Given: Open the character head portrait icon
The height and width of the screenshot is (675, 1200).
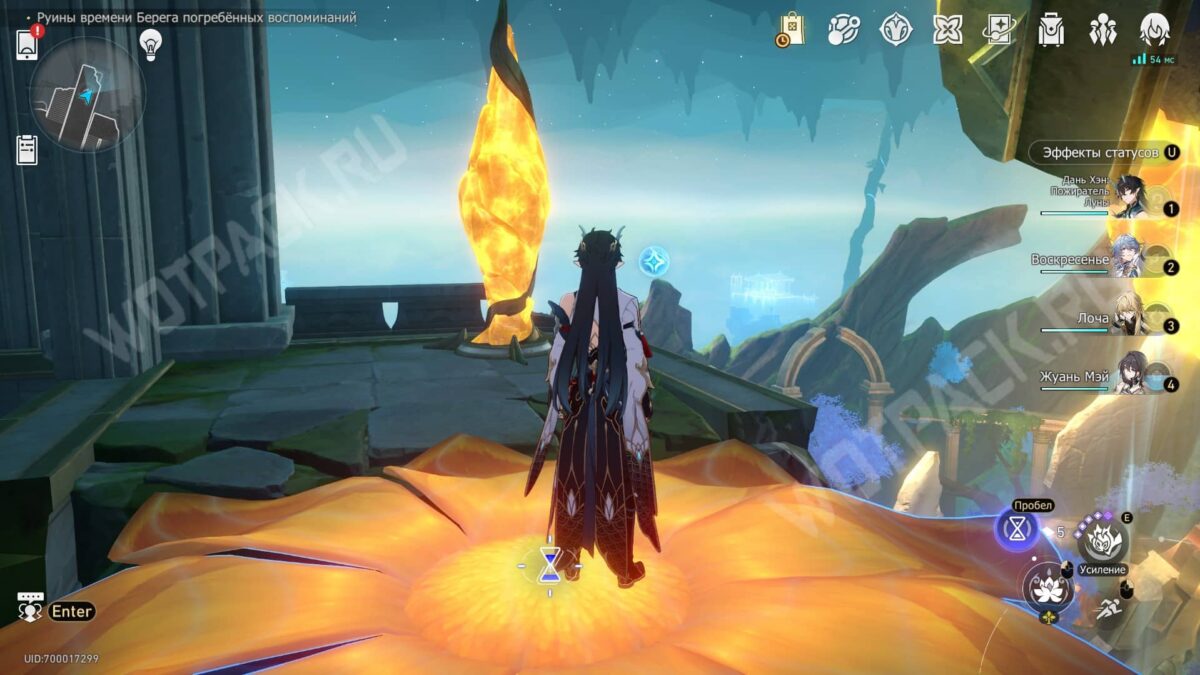Looking at the screenshot, I should [x=1155, y=29].
